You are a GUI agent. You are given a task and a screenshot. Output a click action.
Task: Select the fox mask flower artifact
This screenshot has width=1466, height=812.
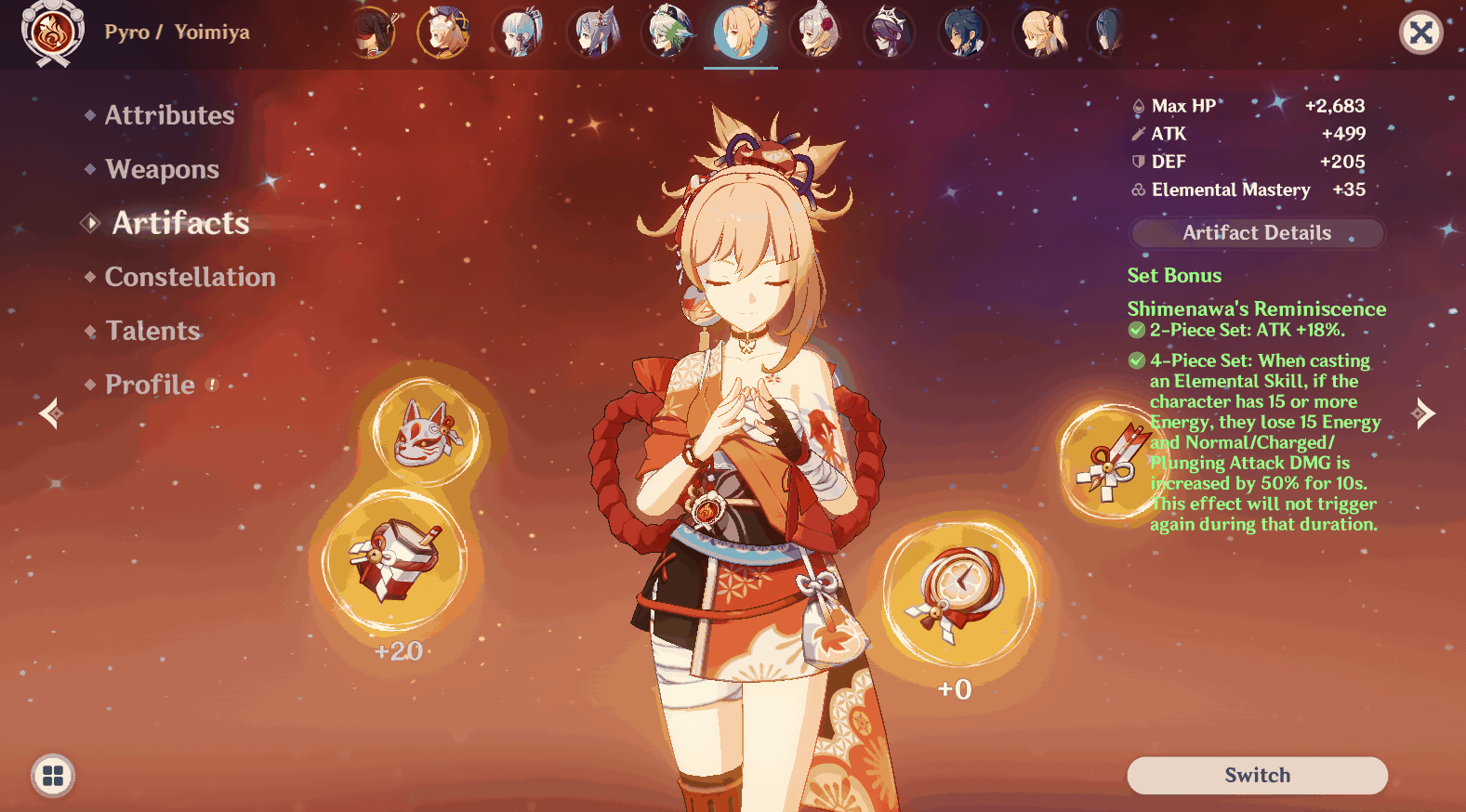coord(425,434)
